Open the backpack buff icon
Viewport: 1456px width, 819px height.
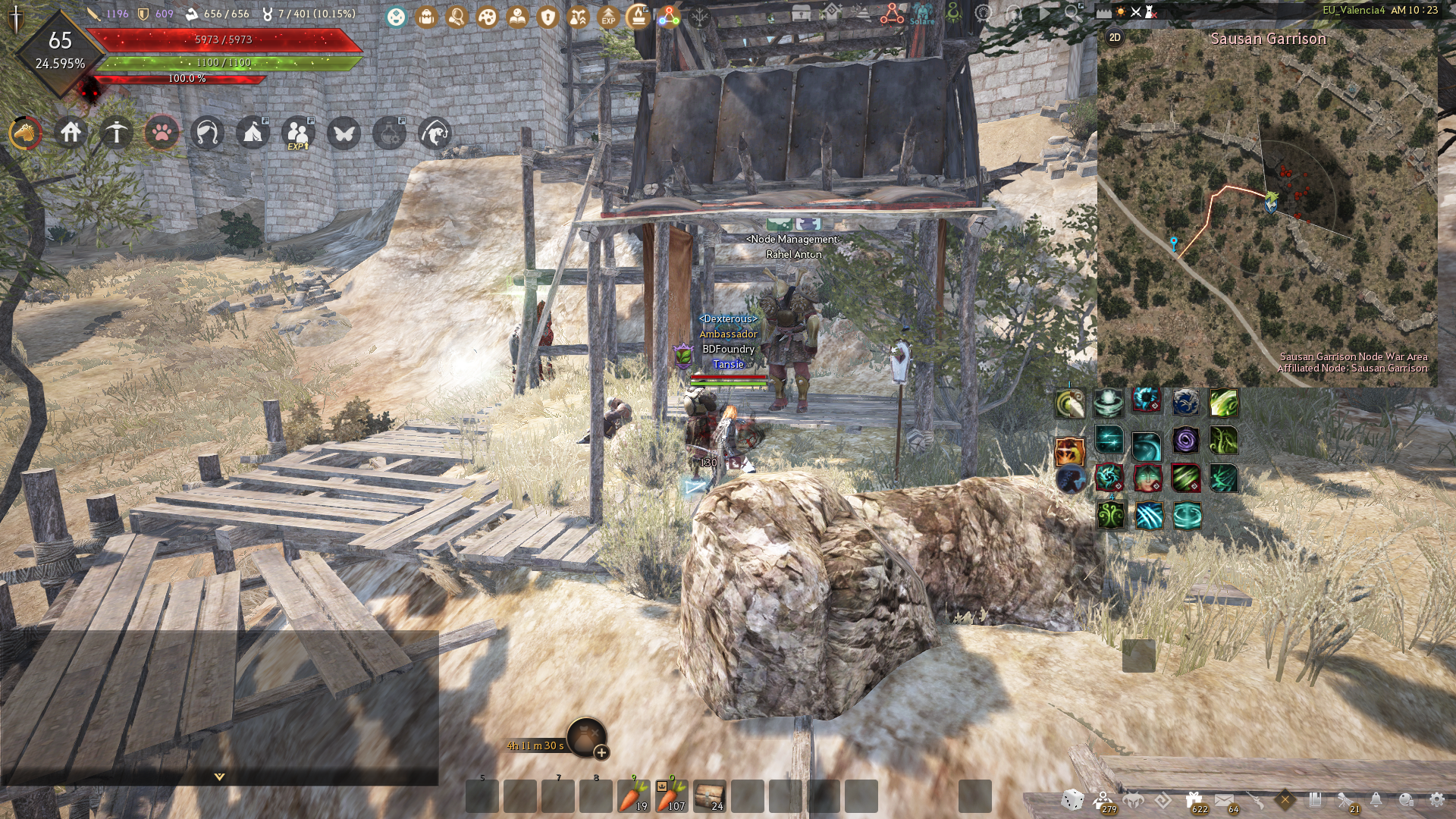coord(426,17)
